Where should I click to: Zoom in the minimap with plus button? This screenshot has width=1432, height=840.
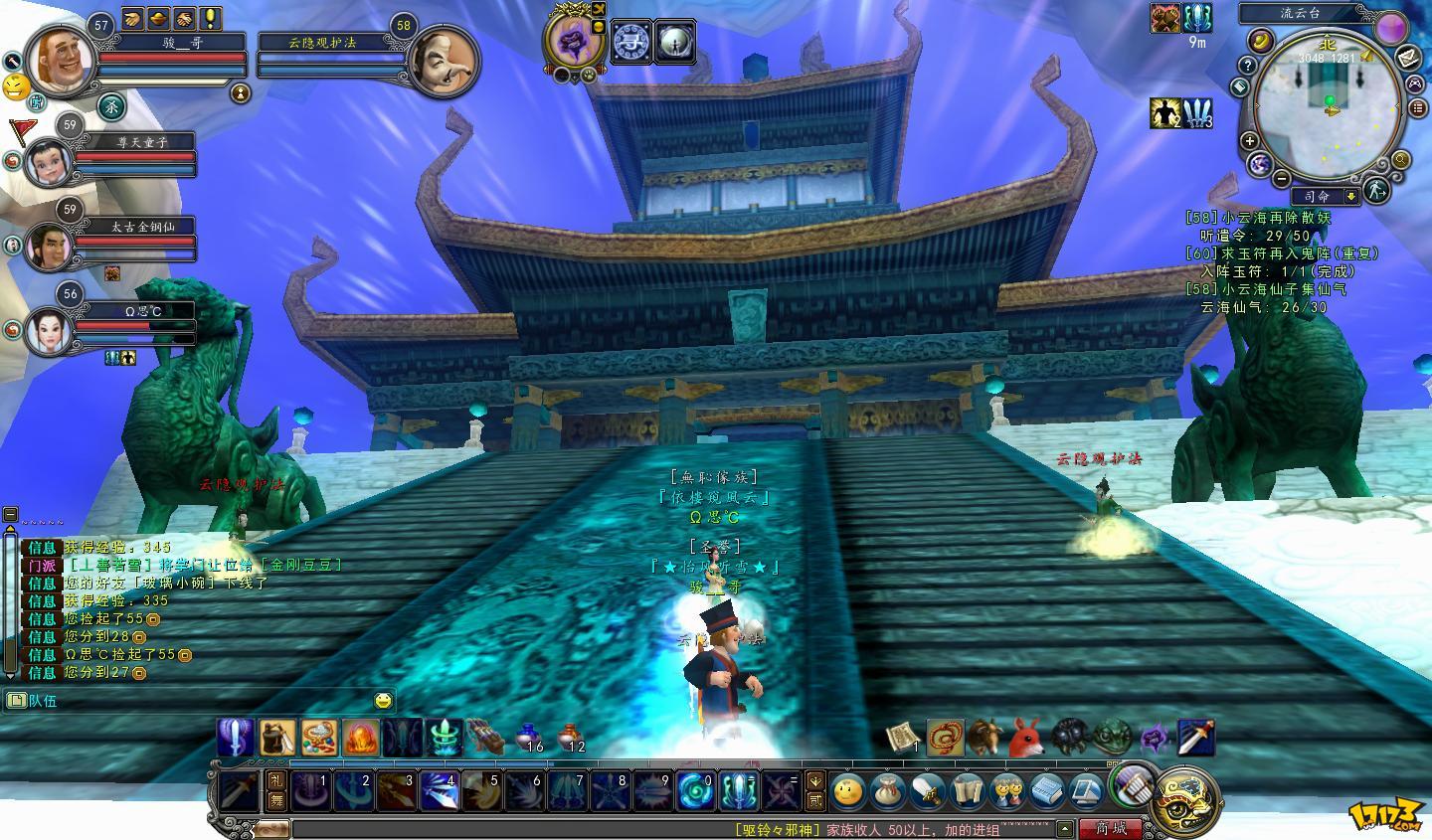1250,141
